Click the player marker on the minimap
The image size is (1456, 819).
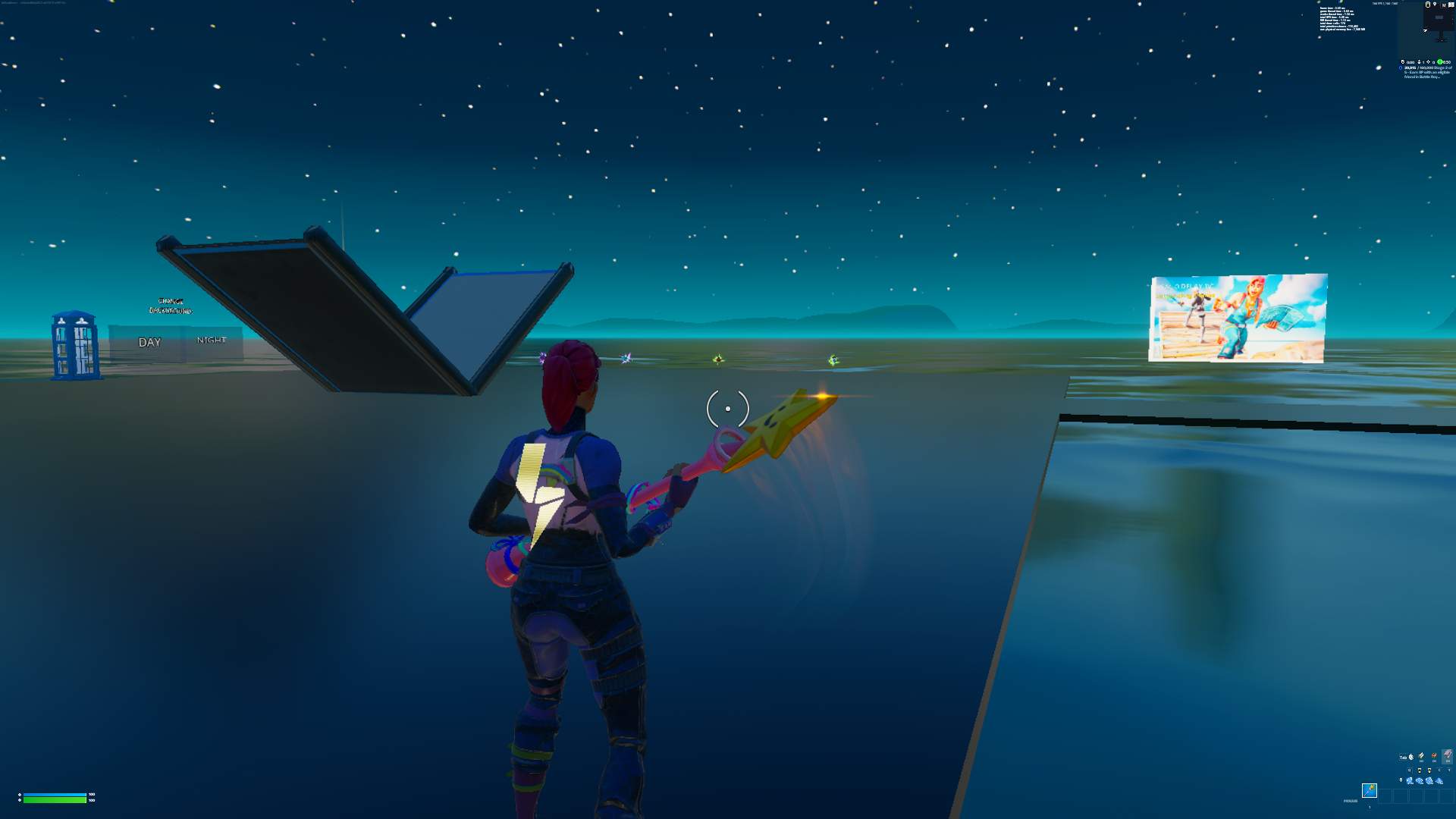pos(1425,30)
